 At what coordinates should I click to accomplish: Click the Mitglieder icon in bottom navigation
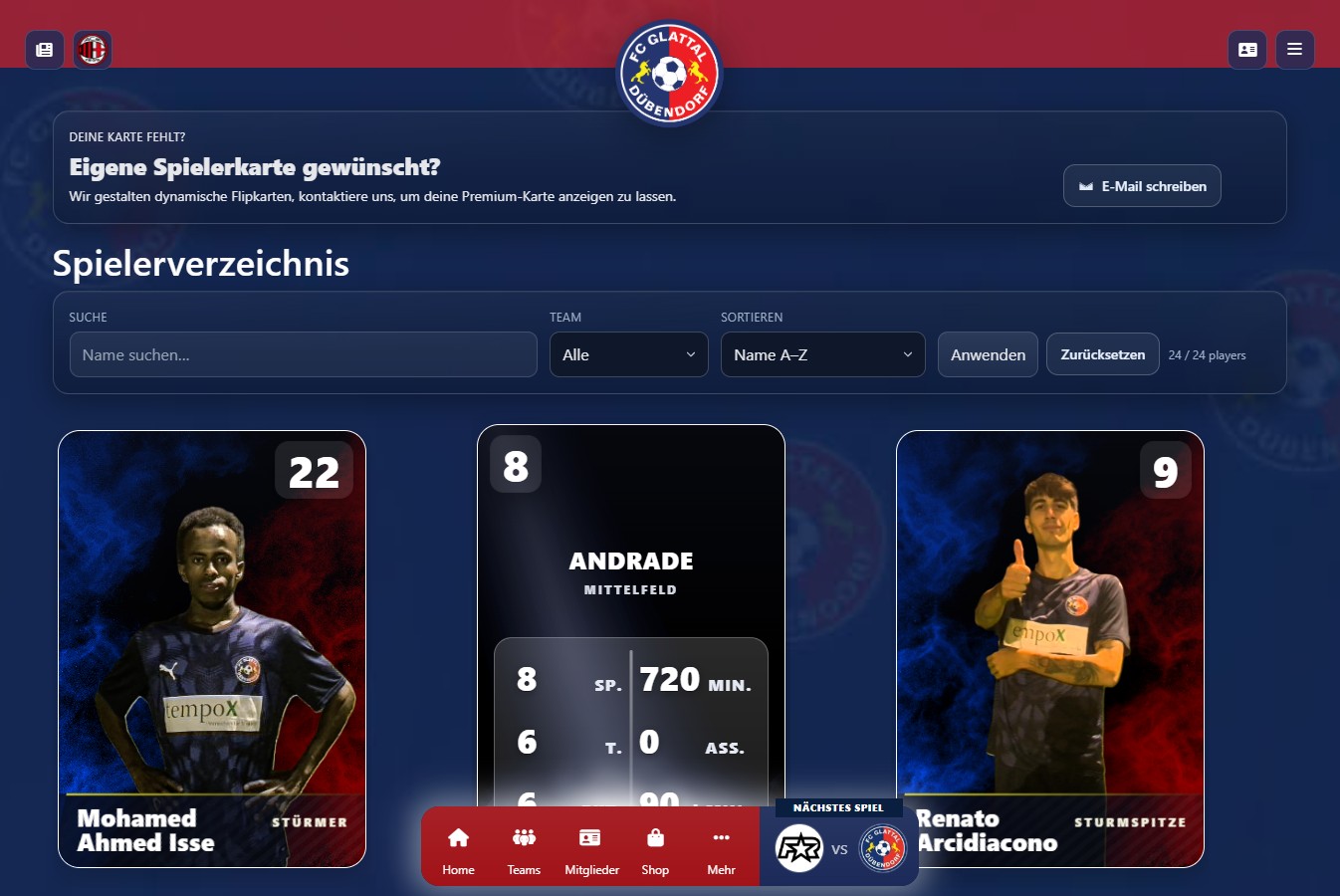click(590, 839)
